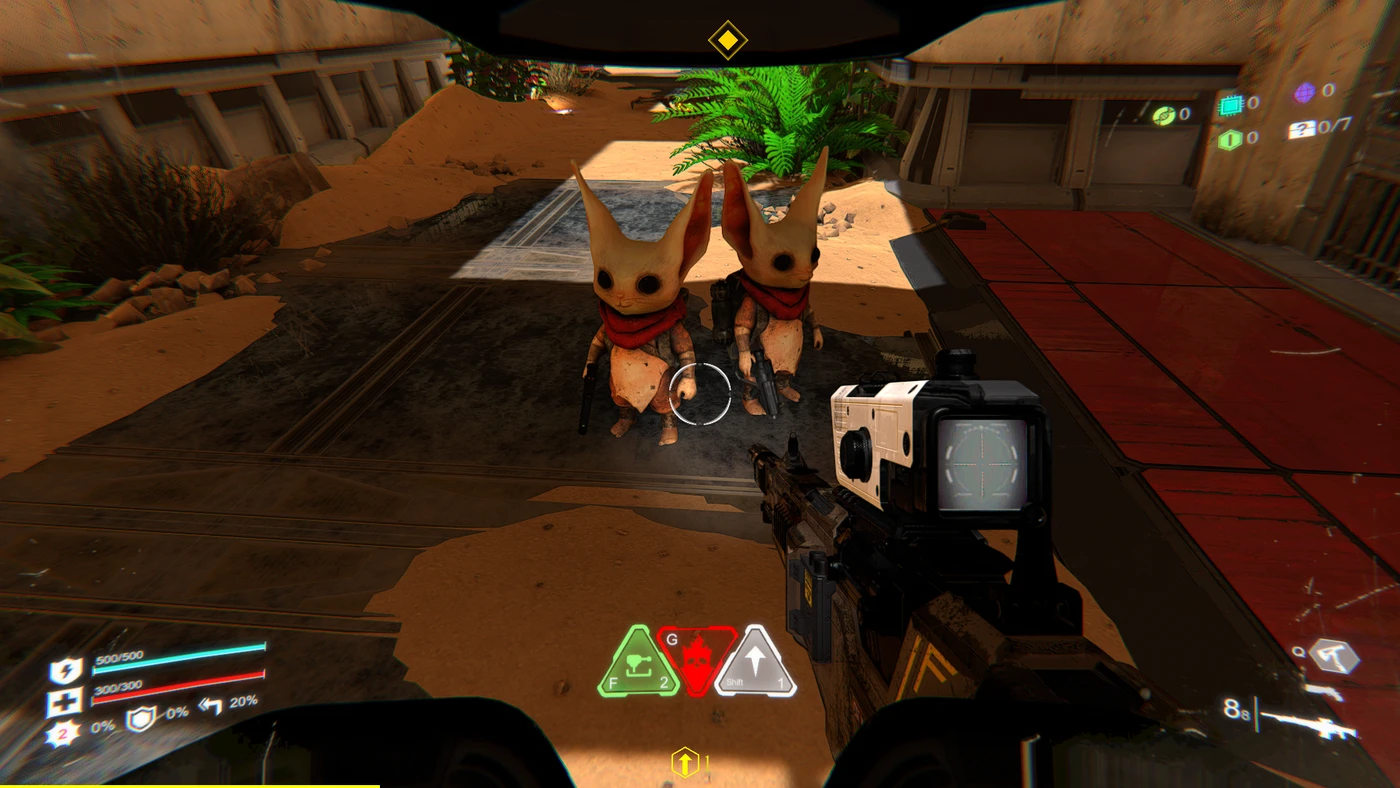Select the green F healing gadget ability icon
The image size is (1400, 788).
click(637, 662)
